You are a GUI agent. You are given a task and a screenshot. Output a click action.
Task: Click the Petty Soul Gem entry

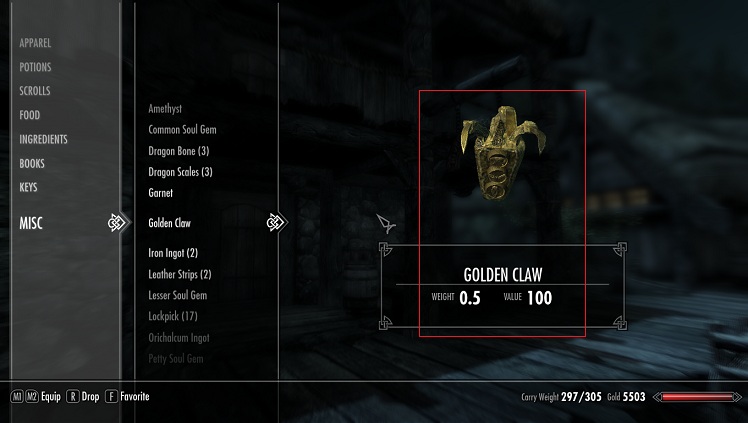(175, 357)
